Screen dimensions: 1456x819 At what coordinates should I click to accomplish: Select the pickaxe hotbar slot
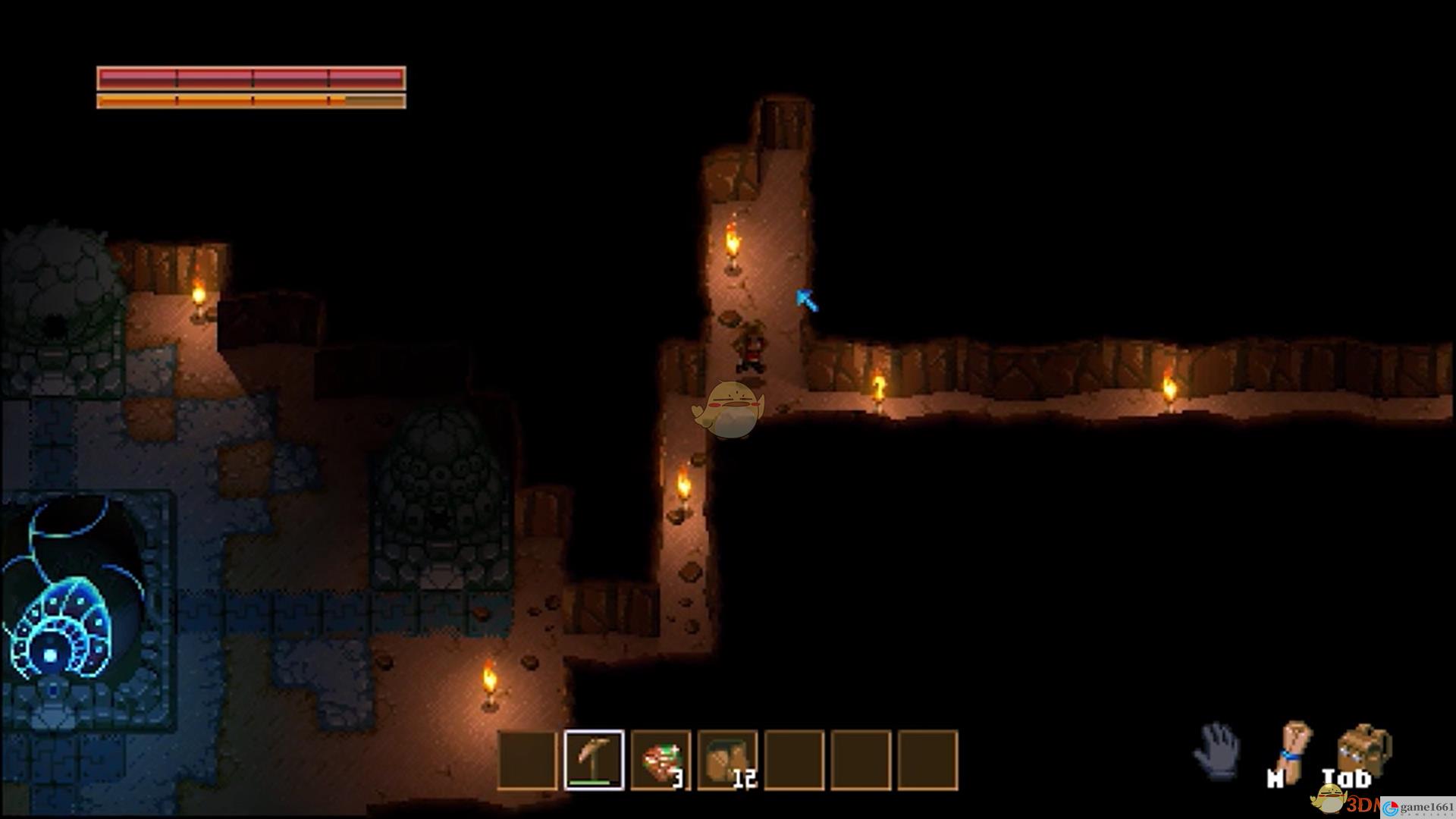595,760
